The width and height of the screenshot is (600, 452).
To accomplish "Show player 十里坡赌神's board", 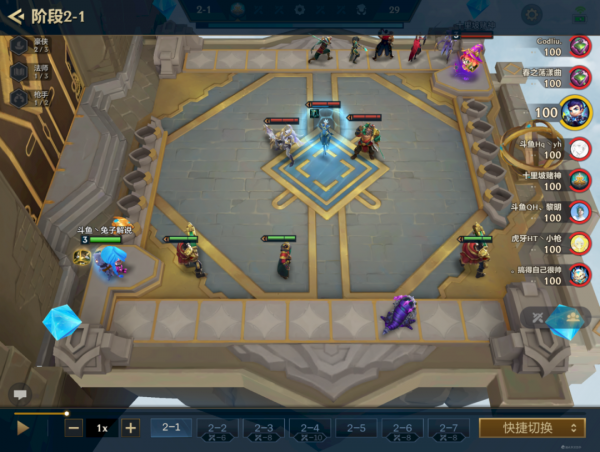I will click(579, 181).
